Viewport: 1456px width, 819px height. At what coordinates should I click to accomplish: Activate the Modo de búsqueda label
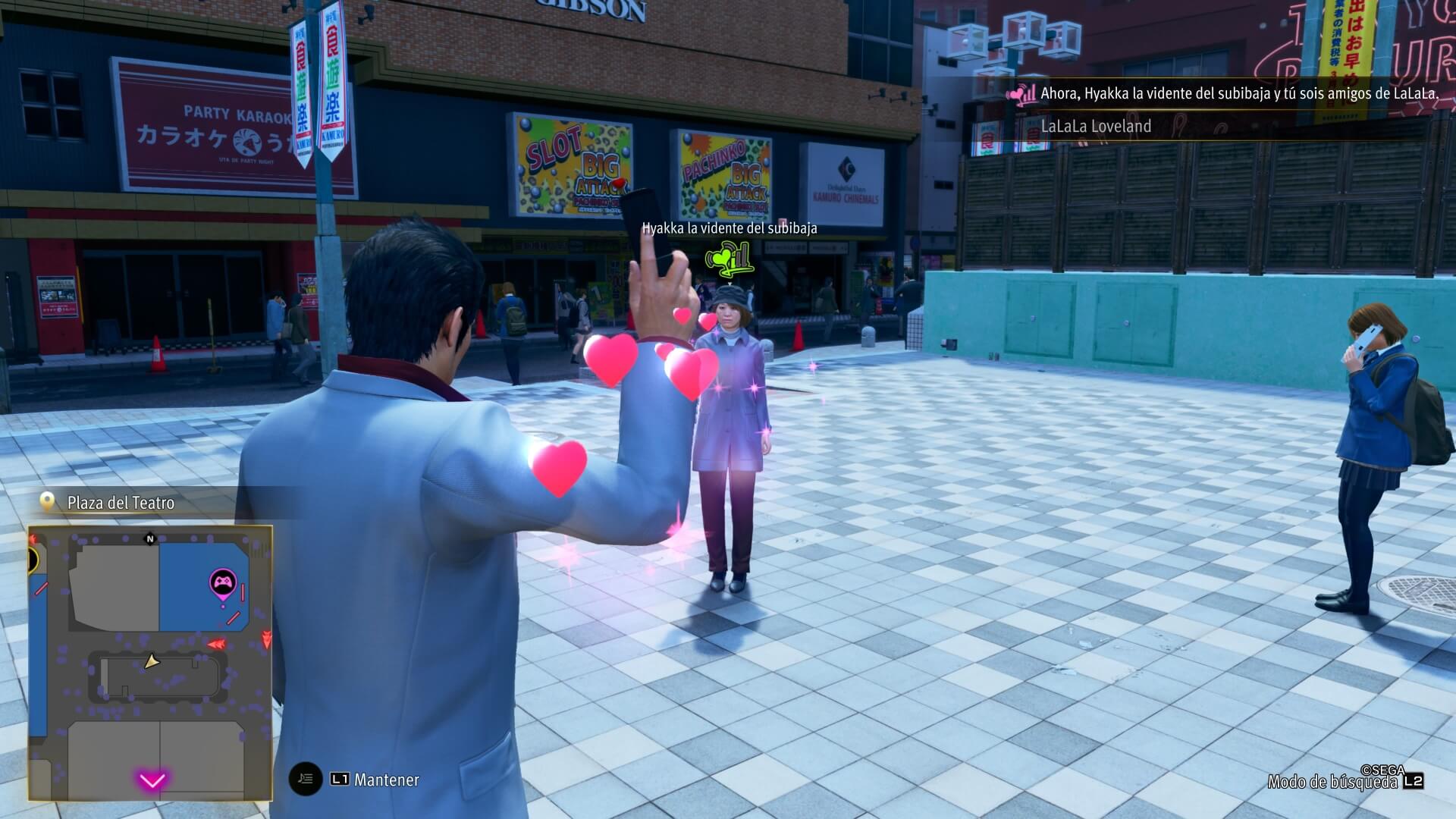(x=1332, y=782)
